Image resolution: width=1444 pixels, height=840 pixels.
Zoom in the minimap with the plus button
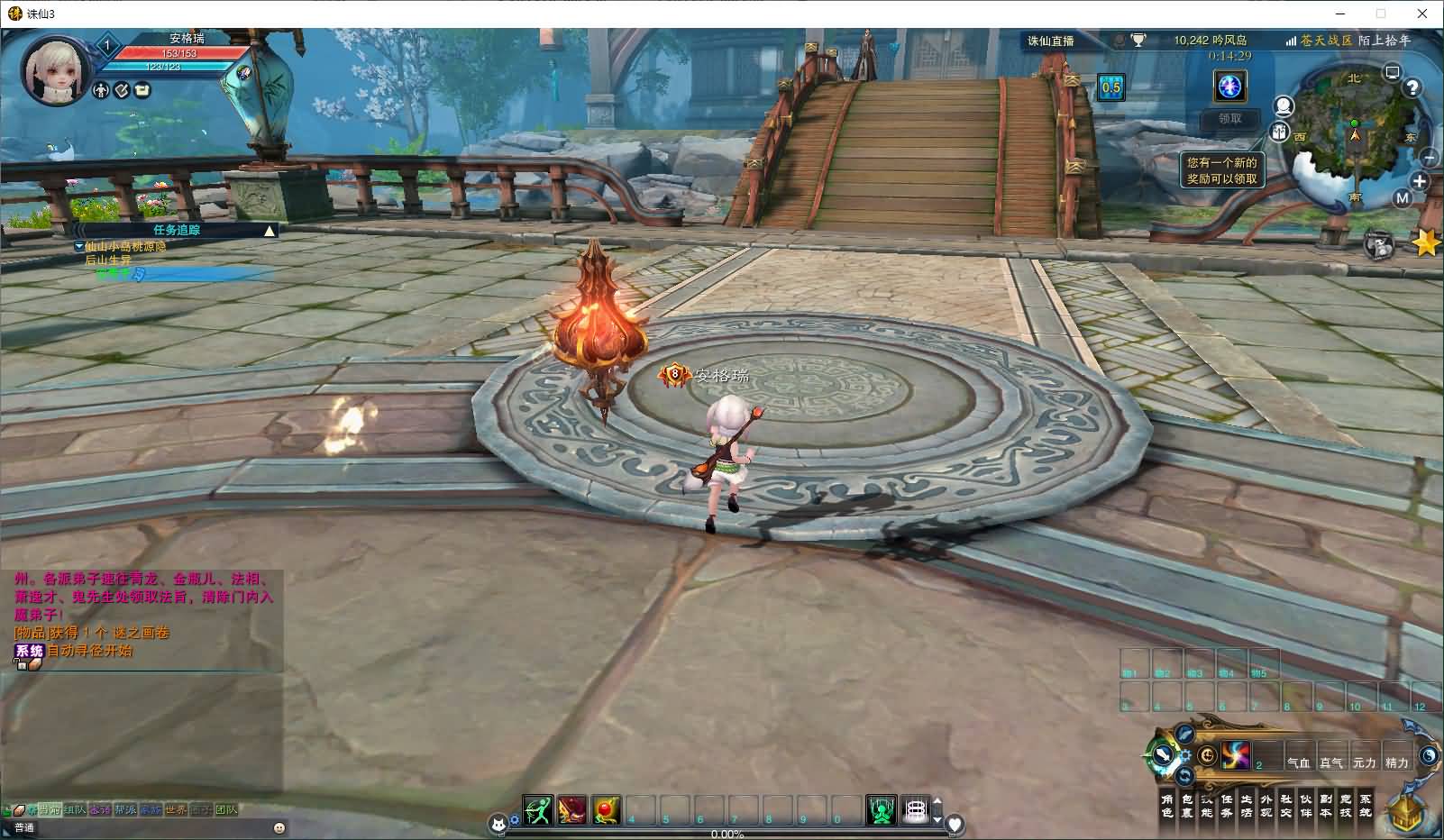pos(1420,181)
